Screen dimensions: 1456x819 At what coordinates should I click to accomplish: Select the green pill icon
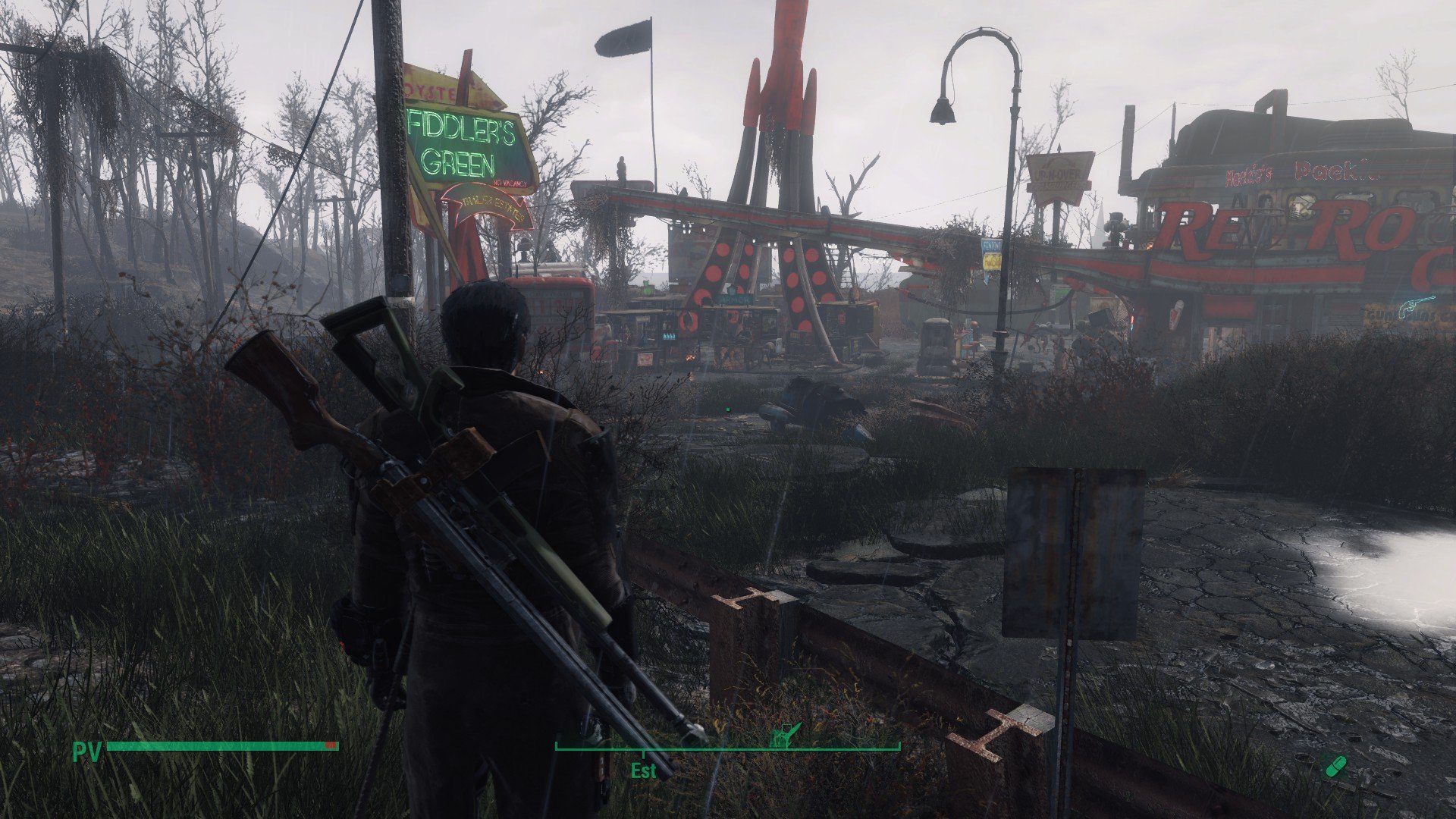click(x=1335, y=766)
